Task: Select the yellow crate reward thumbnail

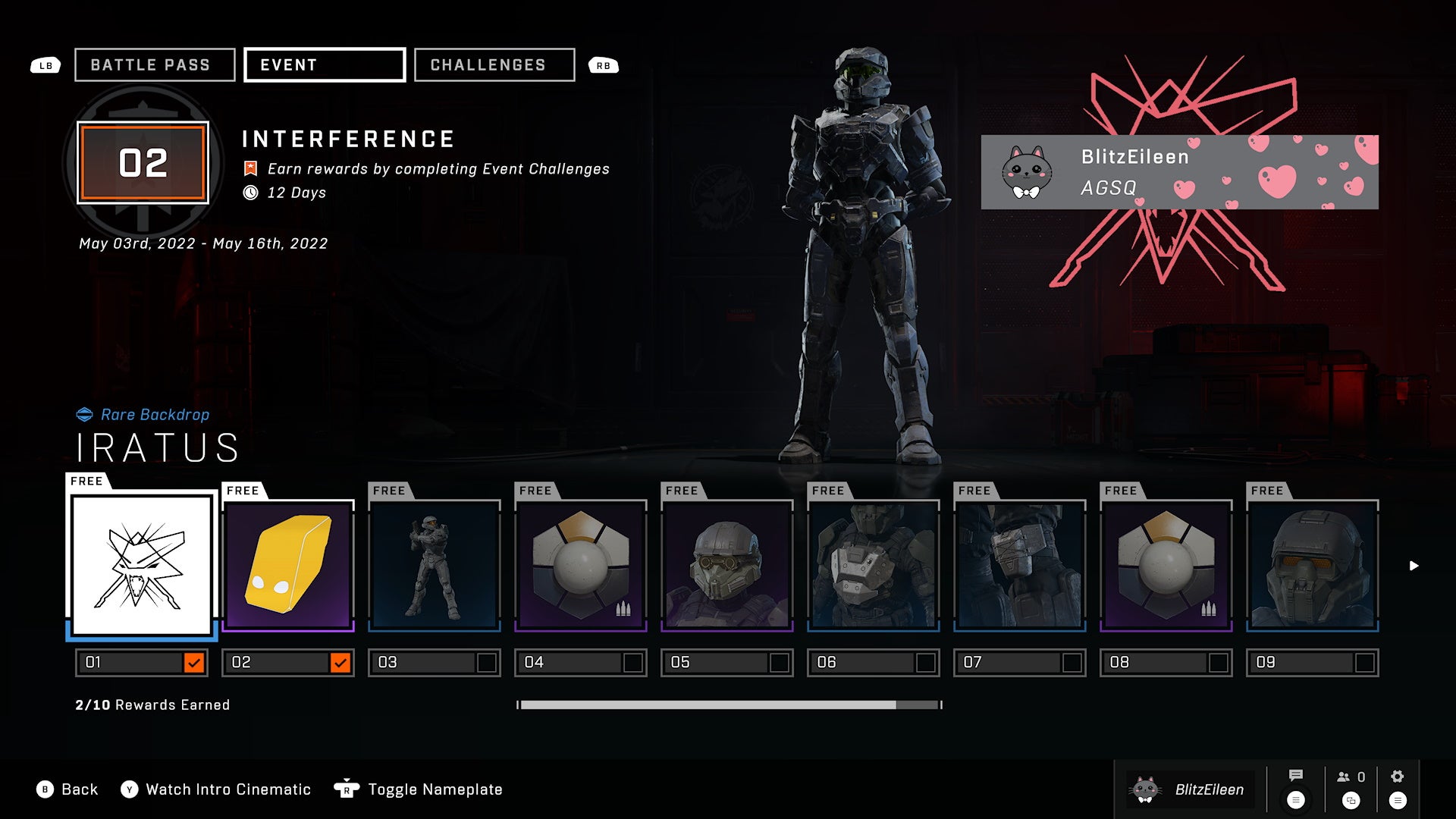Action: point(287,563)
